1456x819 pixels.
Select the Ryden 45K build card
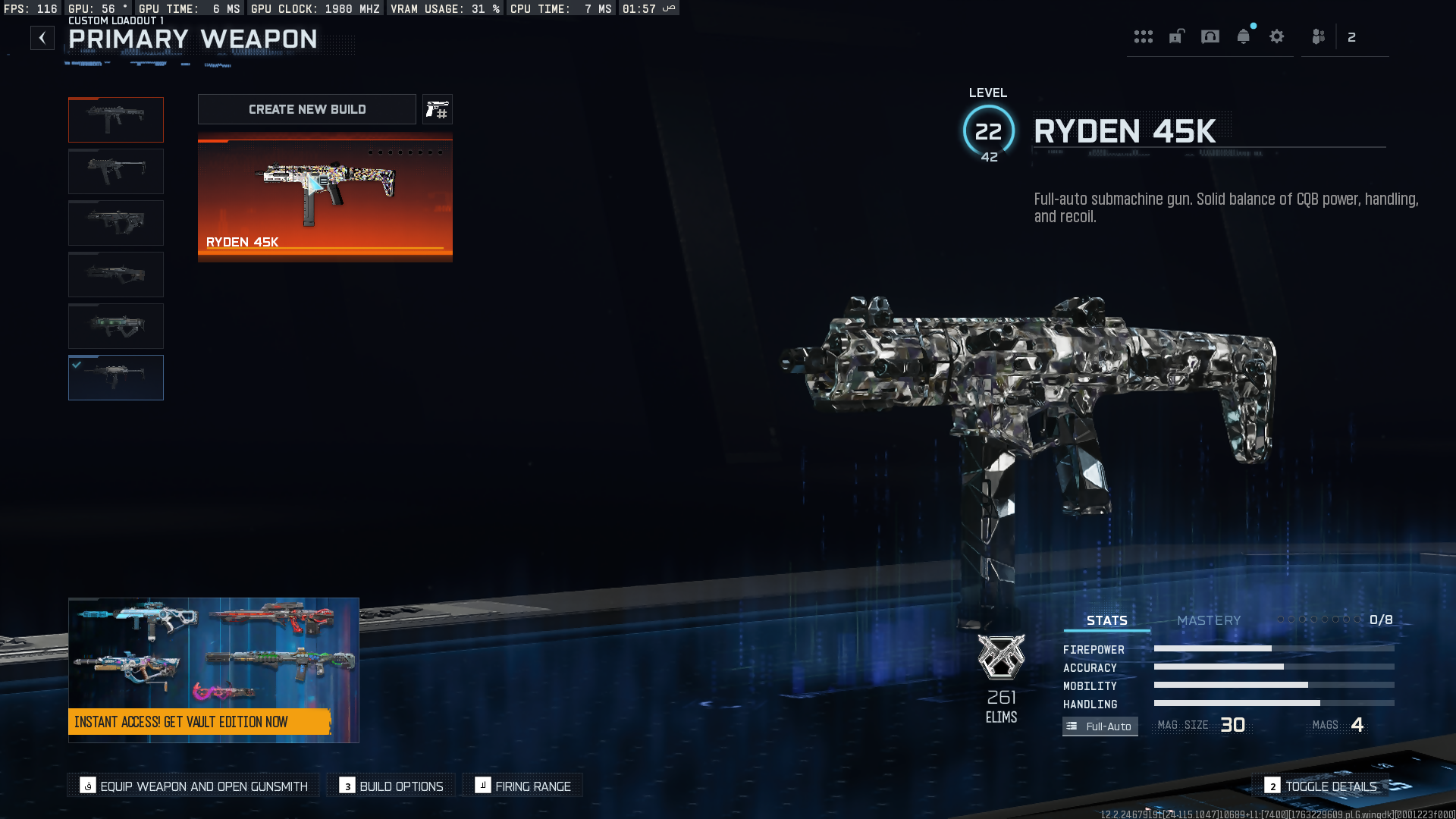325,198
